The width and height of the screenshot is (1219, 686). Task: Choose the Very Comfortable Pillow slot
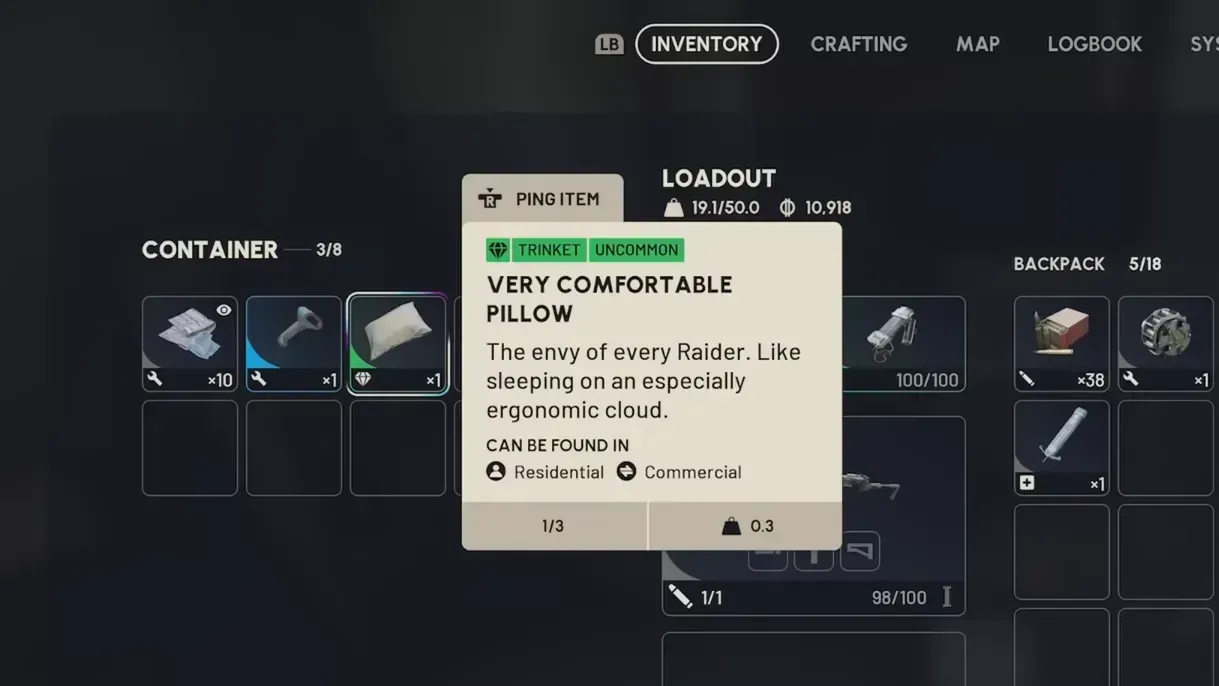click(398, 343)
